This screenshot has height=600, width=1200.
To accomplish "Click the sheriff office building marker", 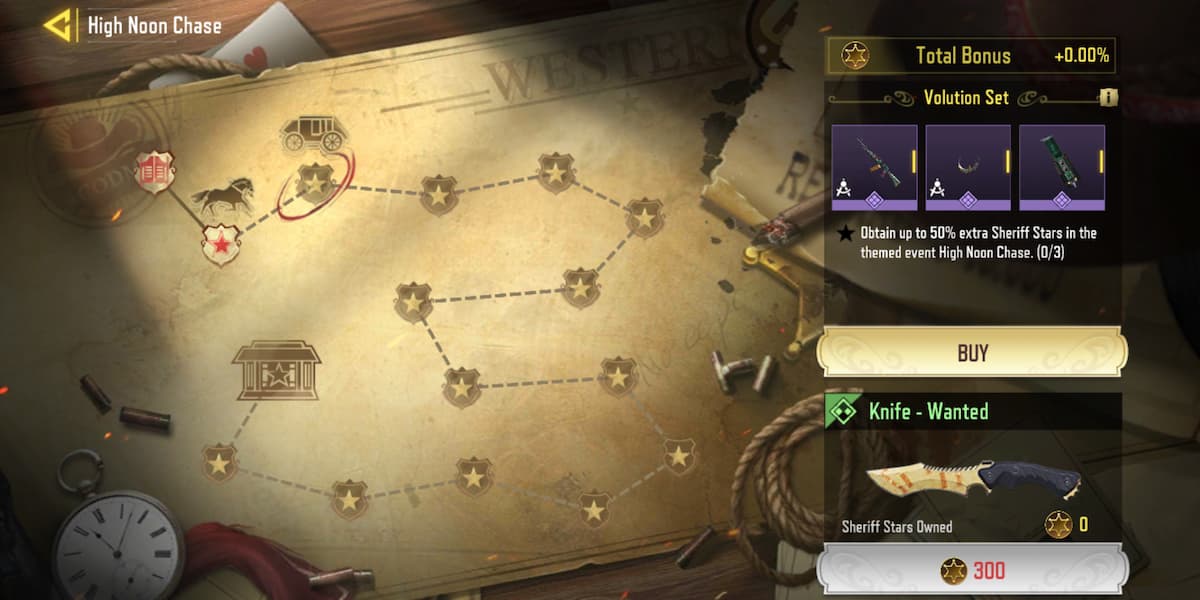I will point(276,371).
